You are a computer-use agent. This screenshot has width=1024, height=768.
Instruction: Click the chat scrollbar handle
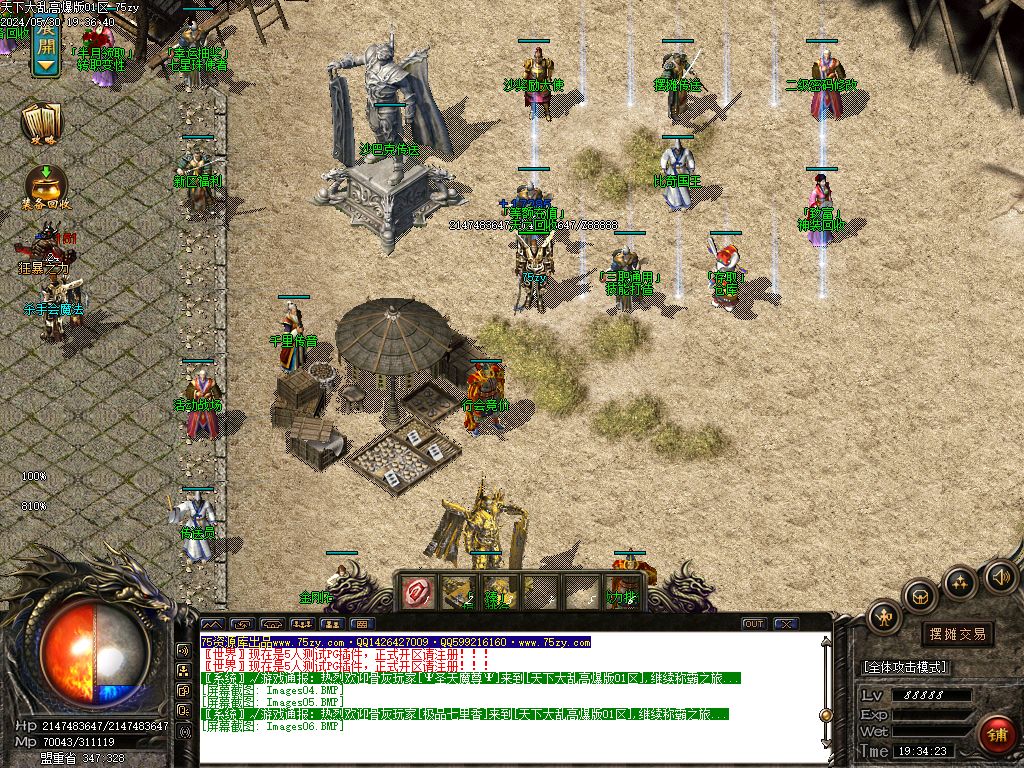click(x=826, y=715)
